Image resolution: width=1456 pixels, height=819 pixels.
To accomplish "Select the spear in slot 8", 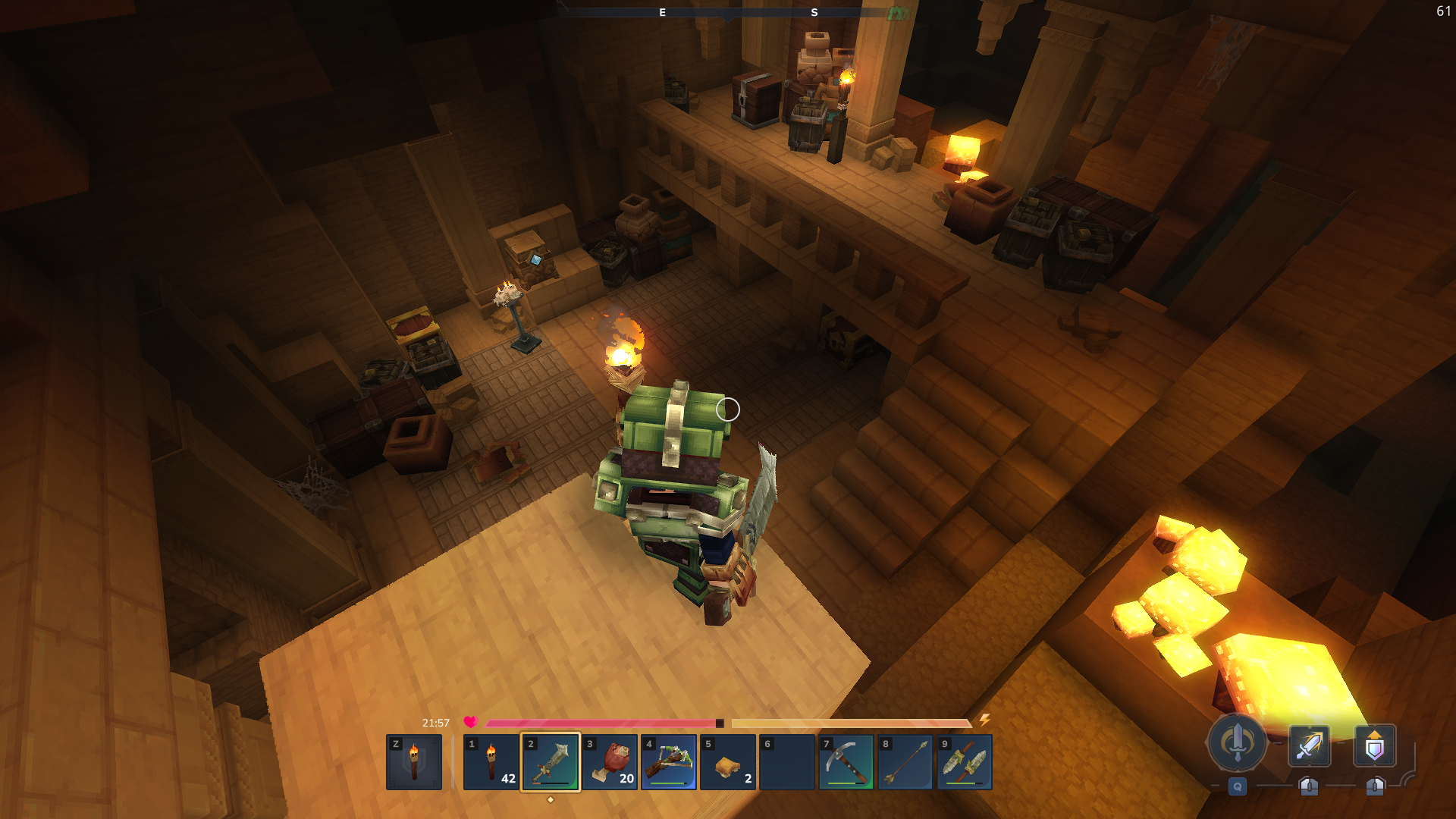I will coord(905,762).
